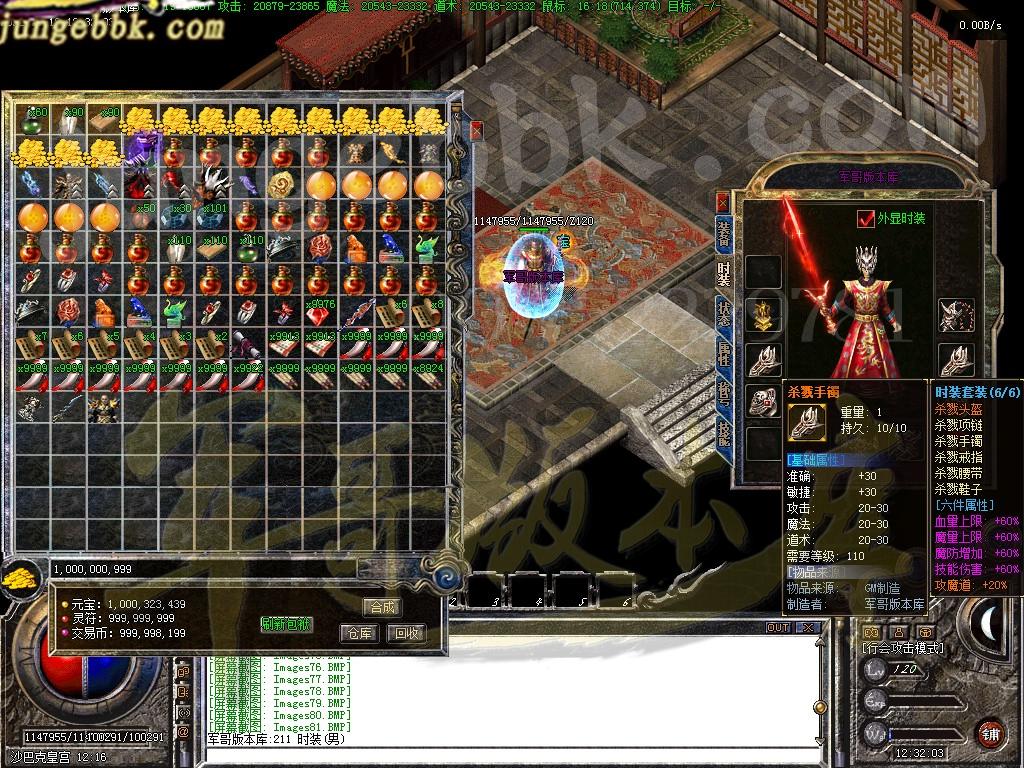Viewport: 1024px width, 768px height.
Task: Switch to the 技能 skills tab
Action: pyautogui.click(x=724, y=432)
